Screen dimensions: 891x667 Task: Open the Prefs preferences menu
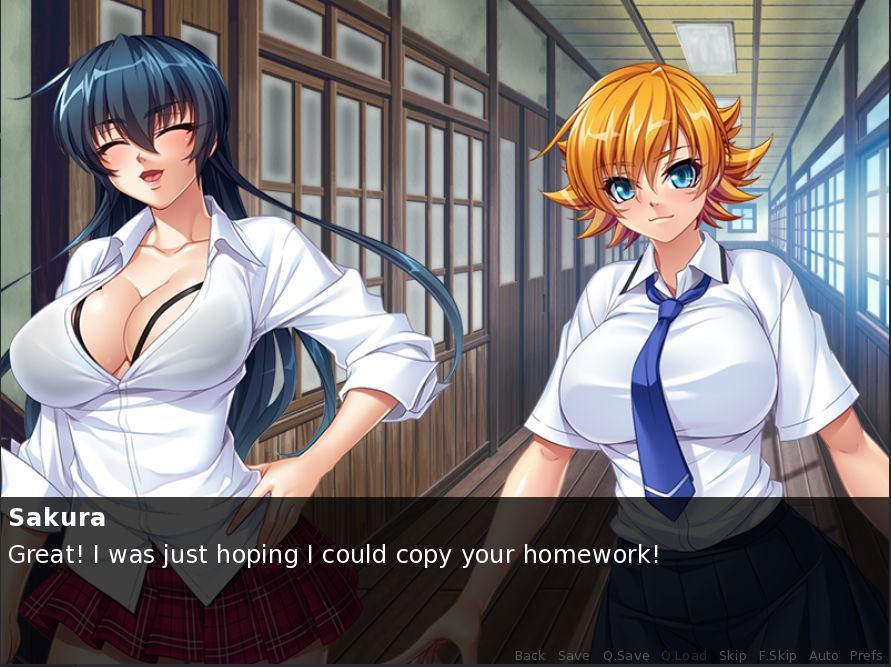coord(866,656)
